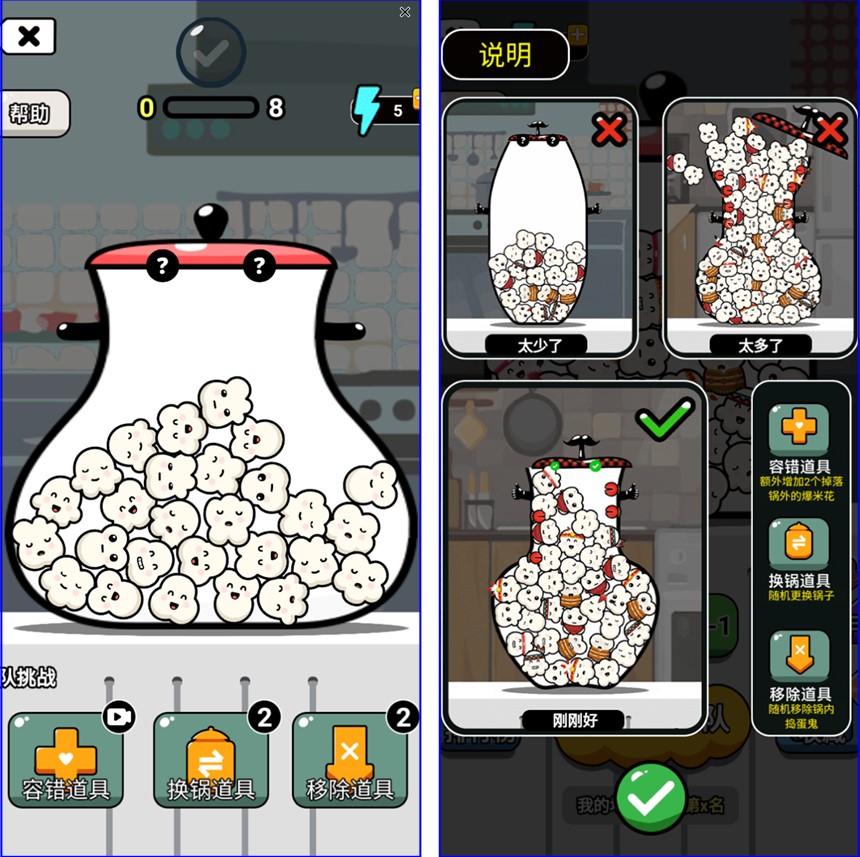Viewport: 860px width, 857px height.
Task: Activate the 换锅道具 button with the 2 badge
Action: click(x=211, y=762)
